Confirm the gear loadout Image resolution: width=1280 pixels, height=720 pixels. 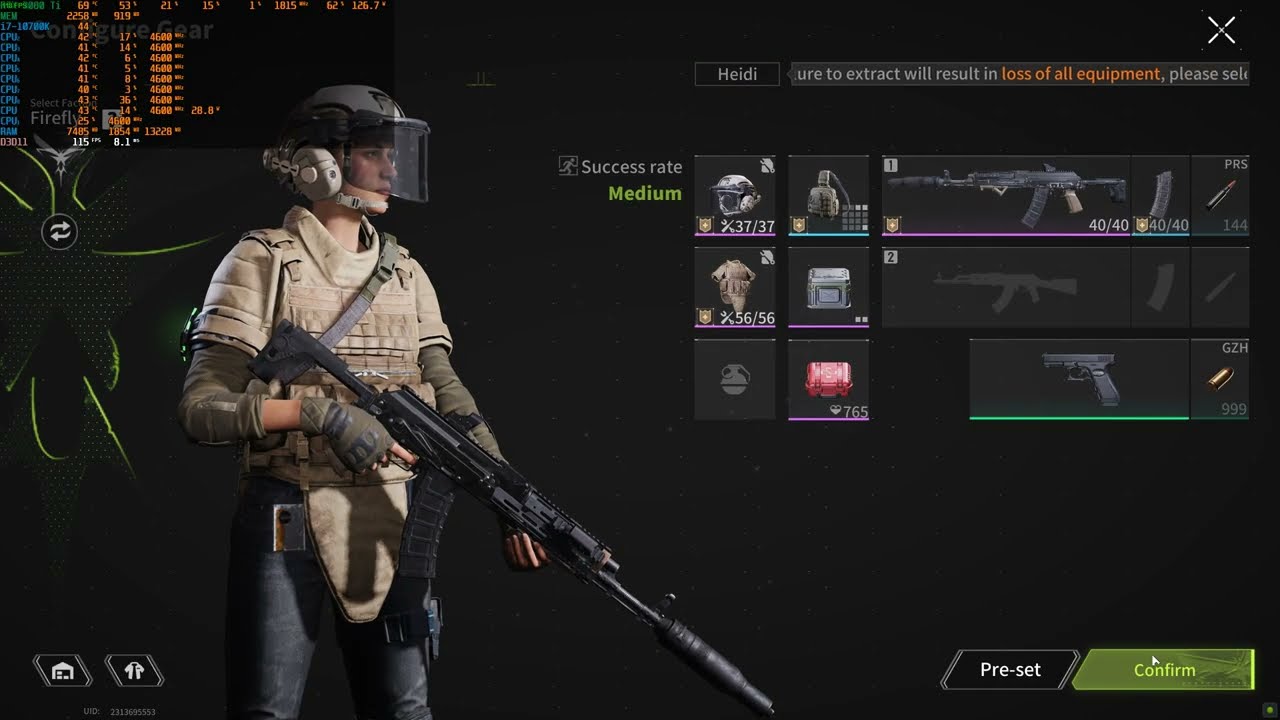1164,670
